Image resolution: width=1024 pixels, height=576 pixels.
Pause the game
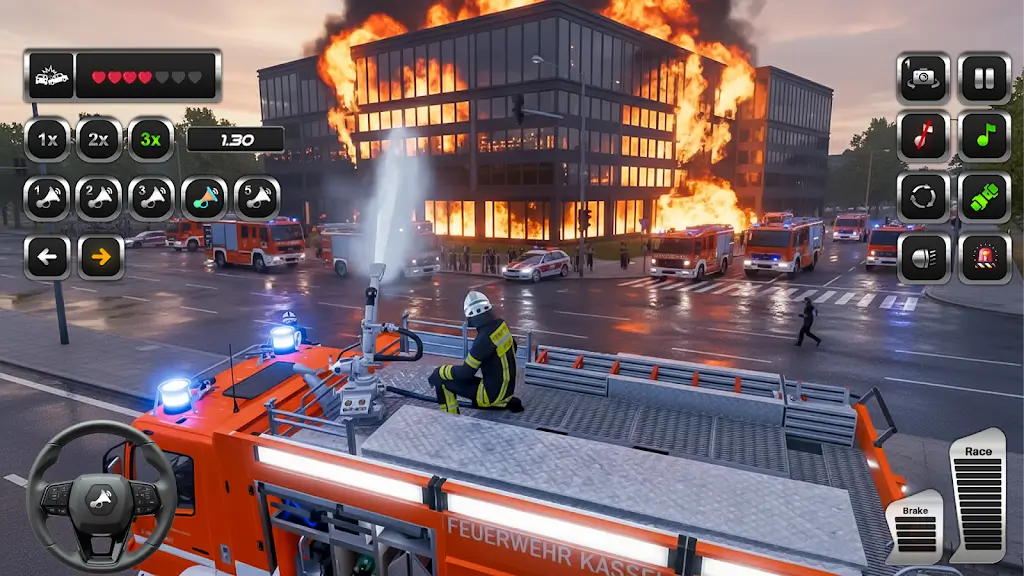984,78
